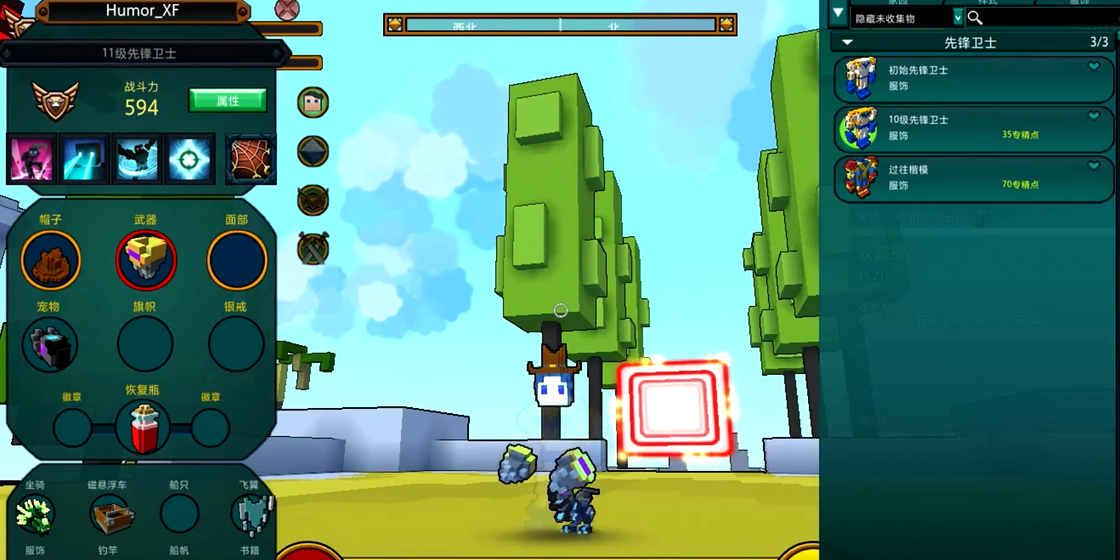
Task: Click the character face icon beside the panel
Action: click(313, 102)
